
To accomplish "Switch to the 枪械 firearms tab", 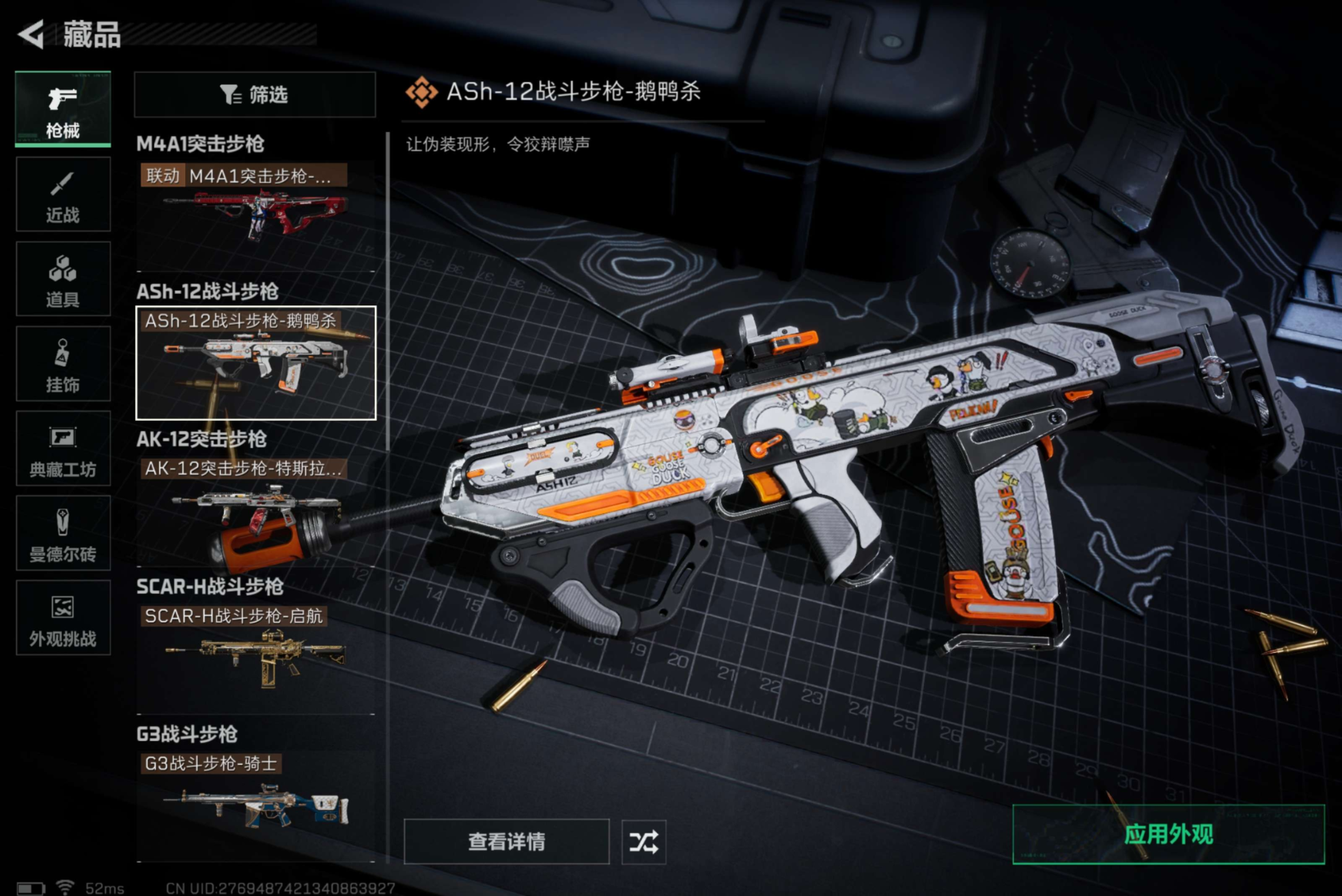I will (63, 109).
